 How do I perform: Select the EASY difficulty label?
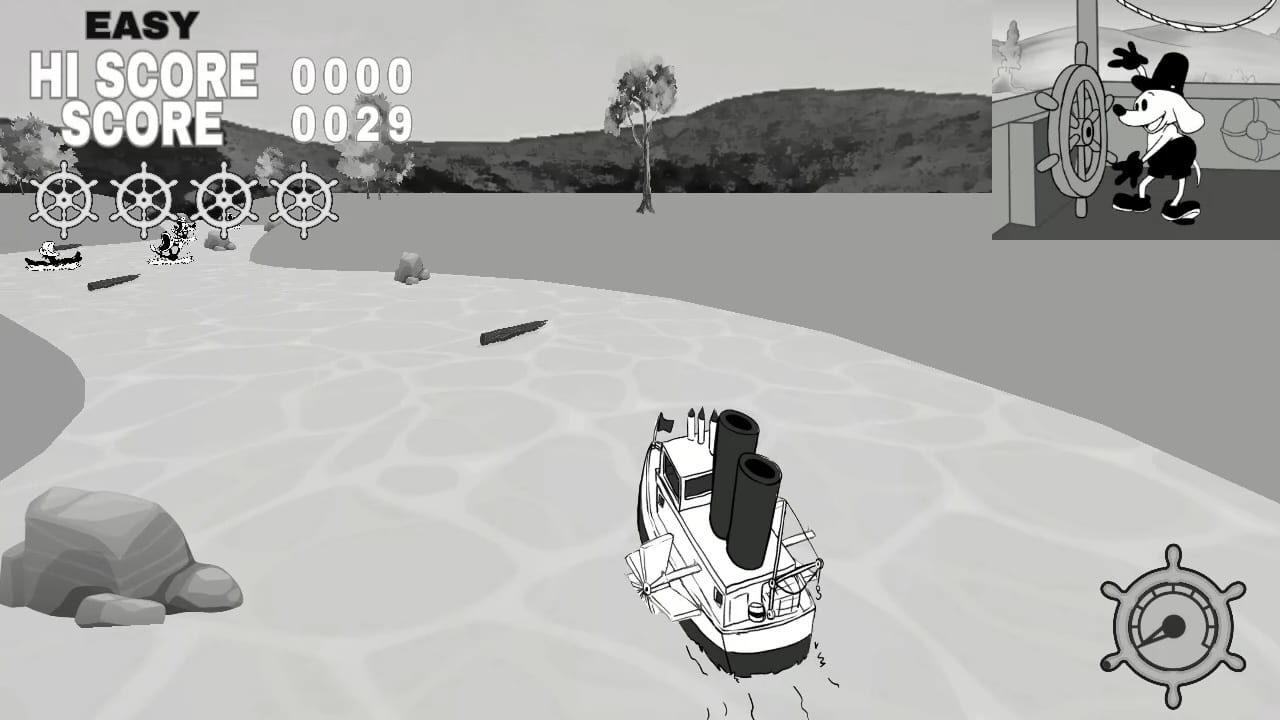pos(140,20)
